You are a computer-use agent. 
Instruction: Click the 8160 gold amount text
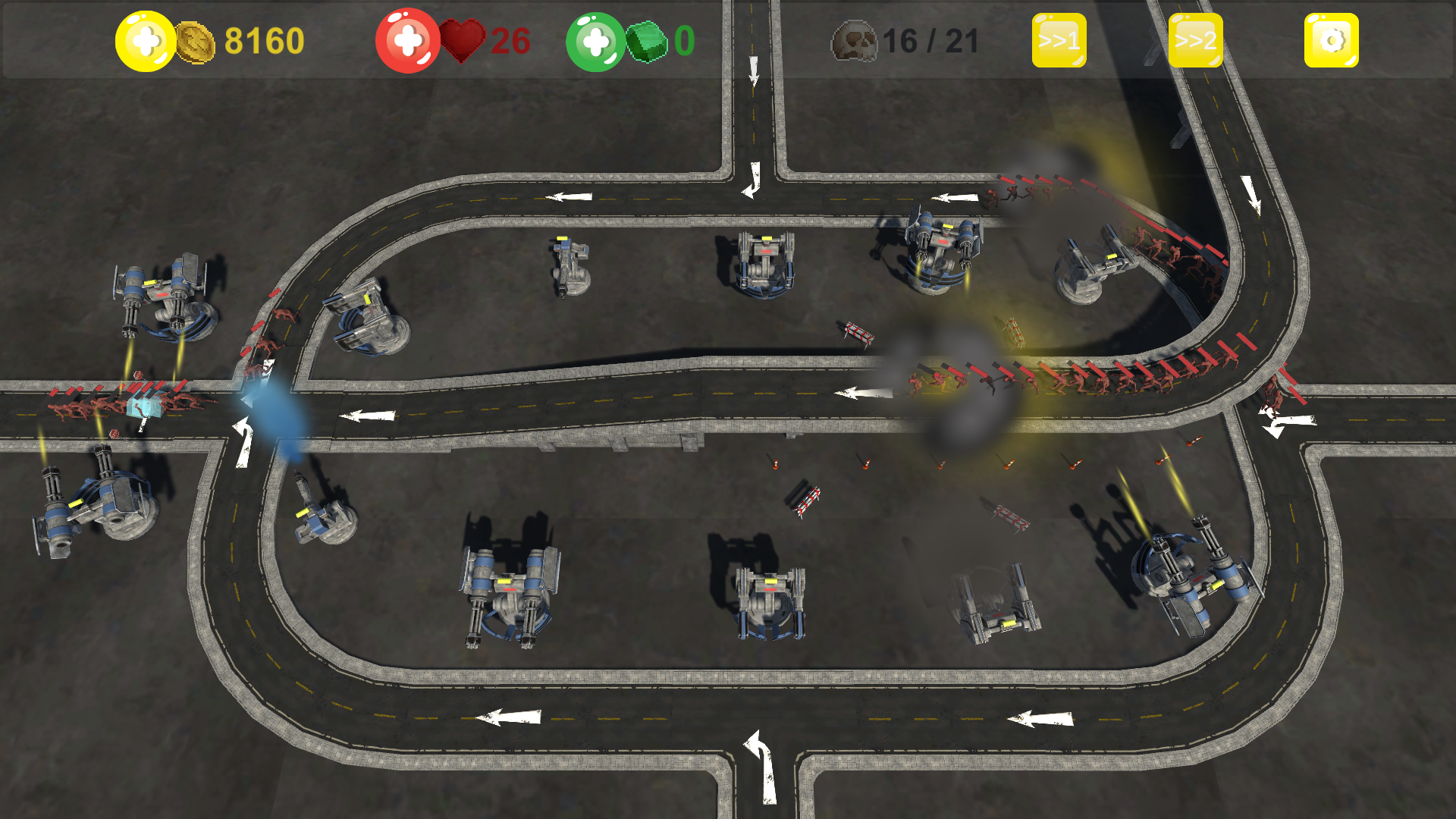[x=264, y=39]
